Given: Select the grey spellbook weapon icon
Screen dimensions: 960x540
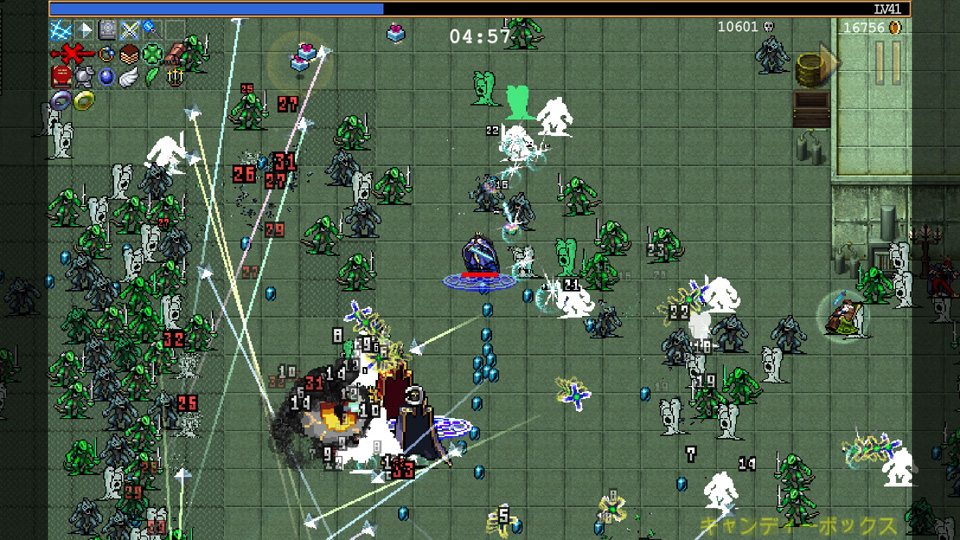Looking at the screenshot, I should click(x=107, y=30).
